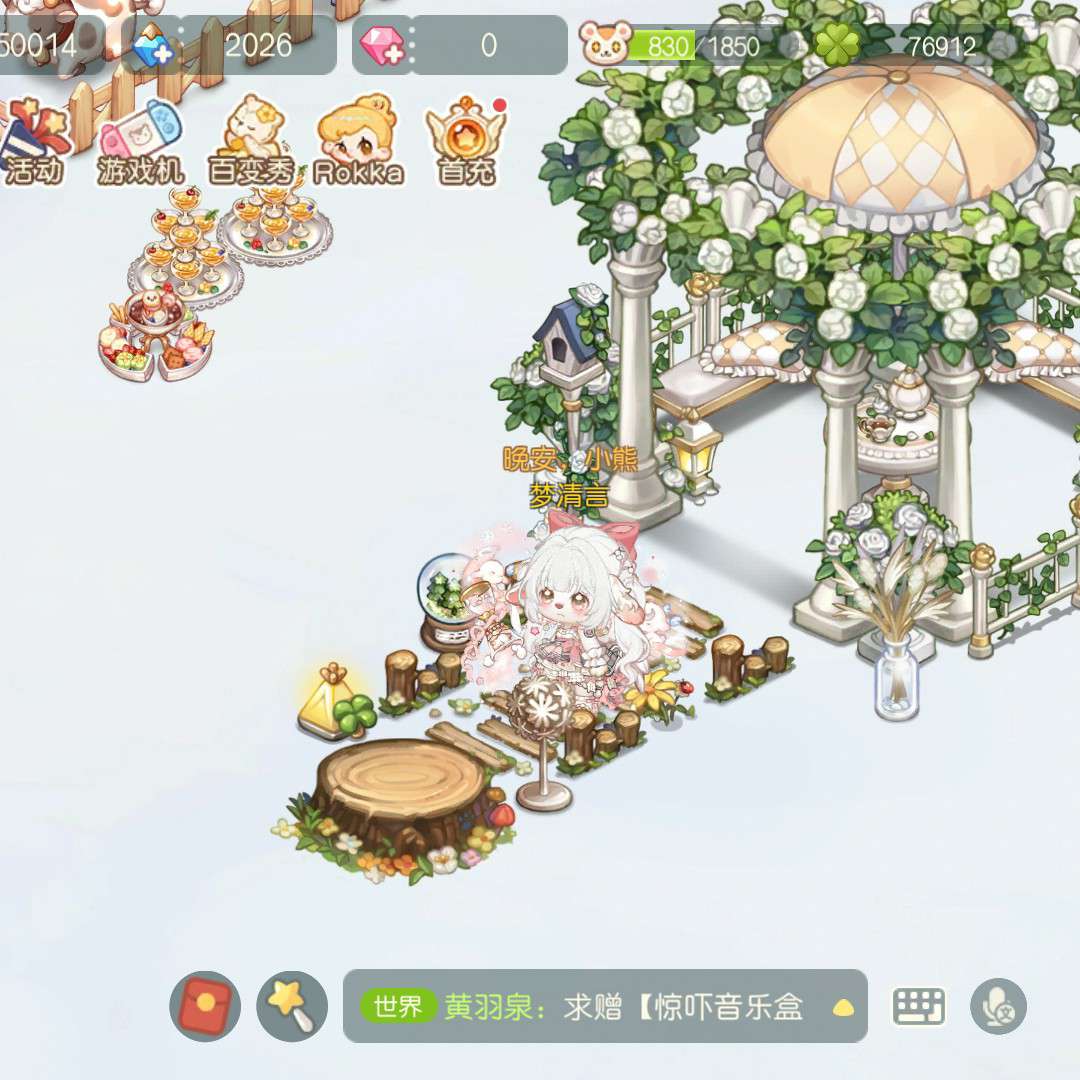The width and height of the screenshot is (1080, 1080).
Task: Tap the four-leaf clover currency icon
Action: 836,45
